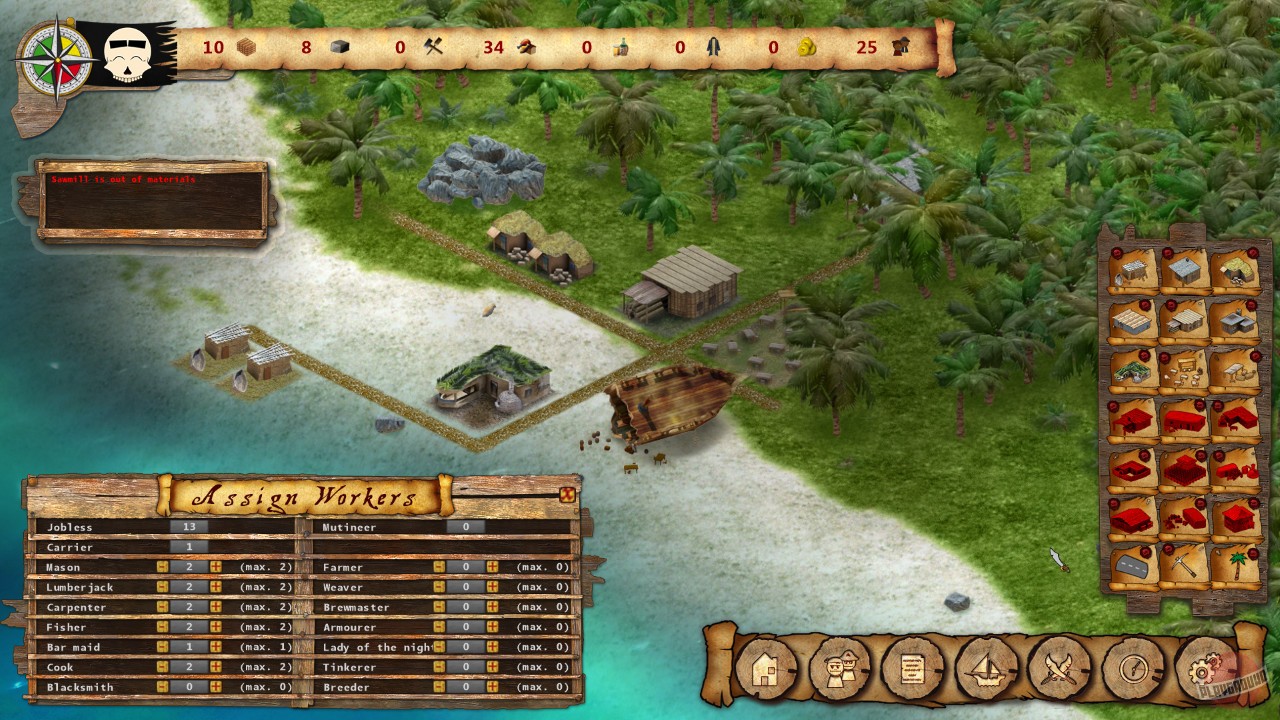Select the palm tree planting icon
The height and width of the screenshot is (720, 1280).
pyautogui.click(x=1238, y=566)
